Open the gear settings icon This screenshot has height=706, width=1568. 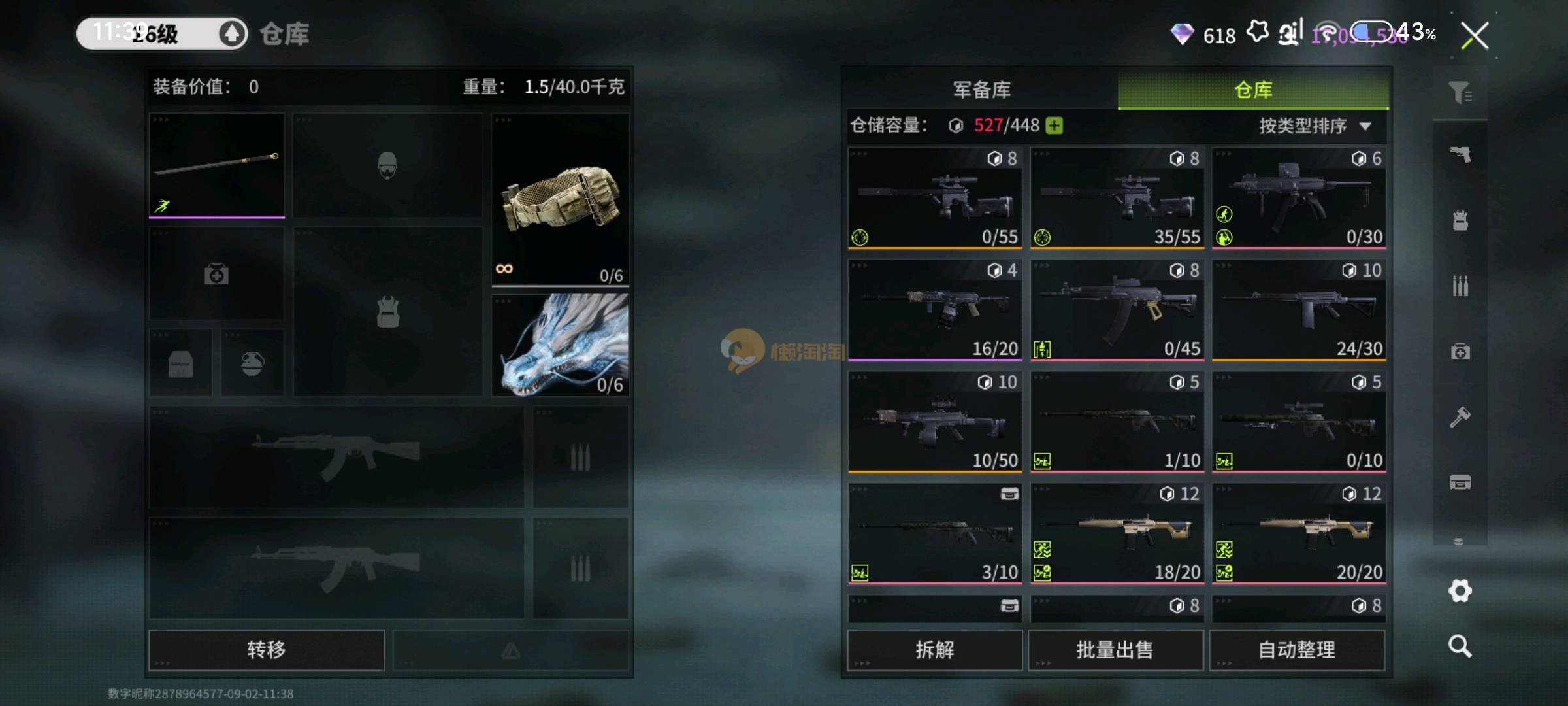(1460, 591)
